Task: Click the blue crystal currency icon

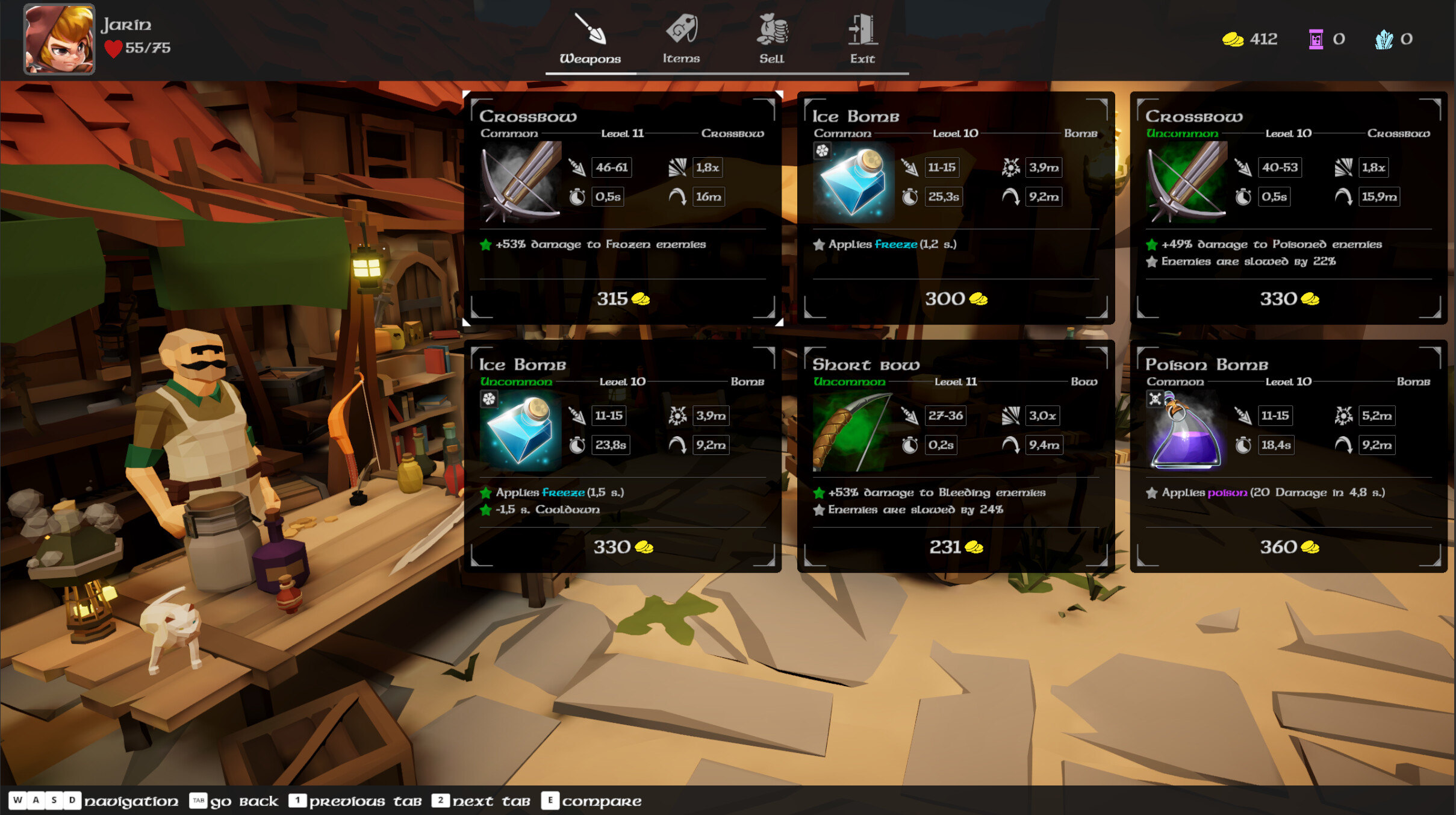Action: click(1386, 39)
